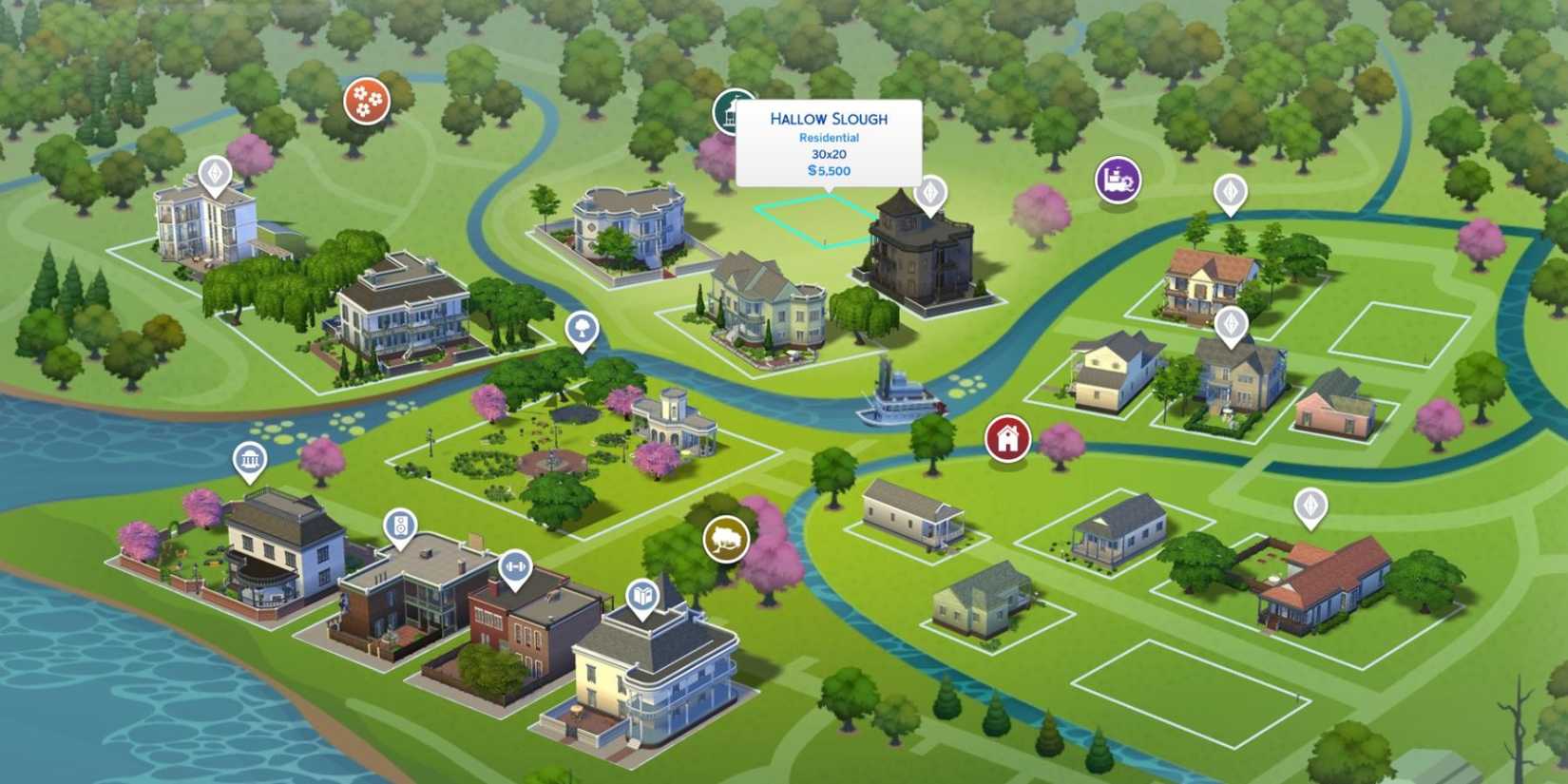Click the Hallow Slough lot name

(x=830, y=118)
